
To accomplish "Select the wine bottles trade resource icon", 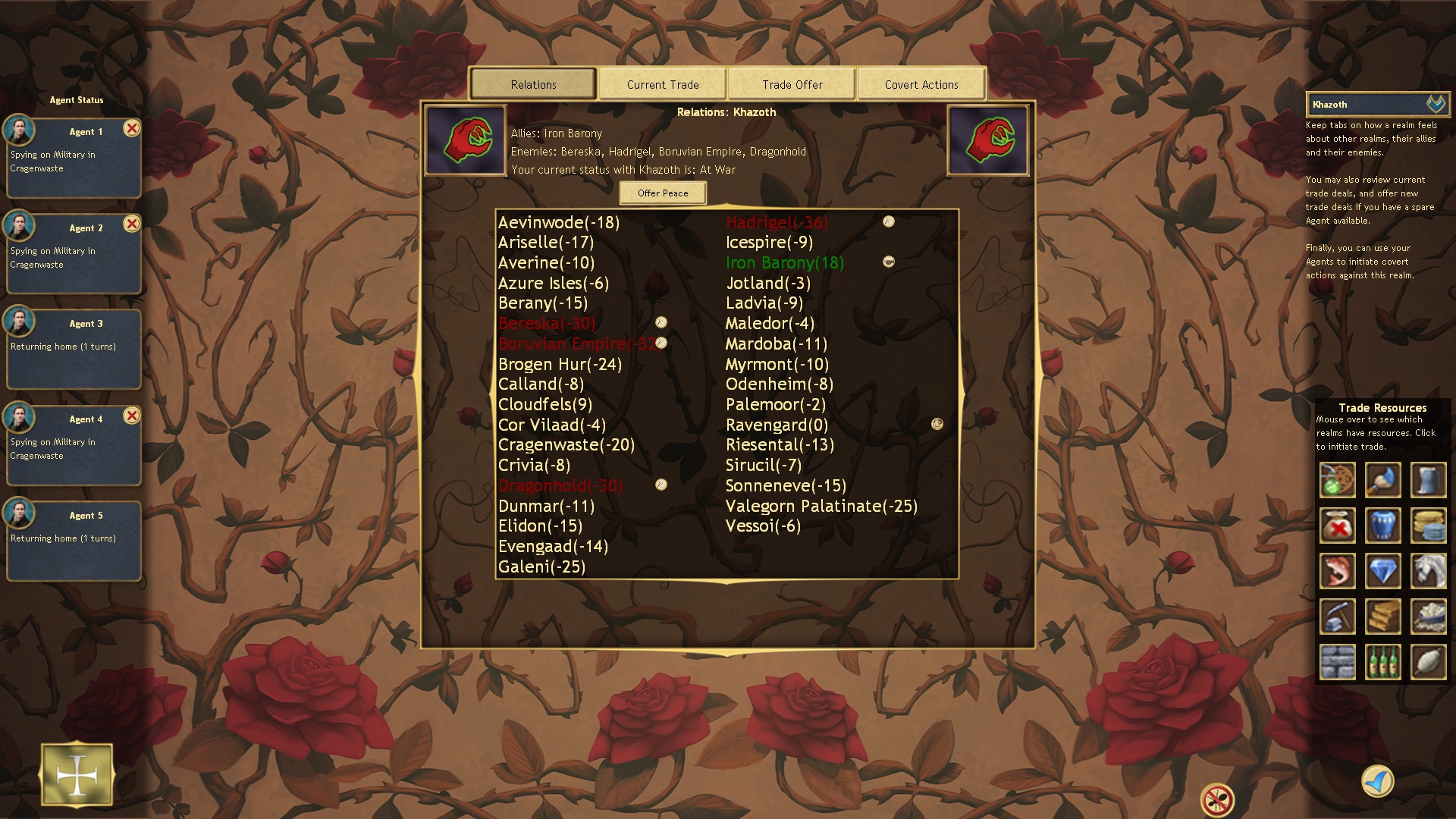I will point(1382,661).
